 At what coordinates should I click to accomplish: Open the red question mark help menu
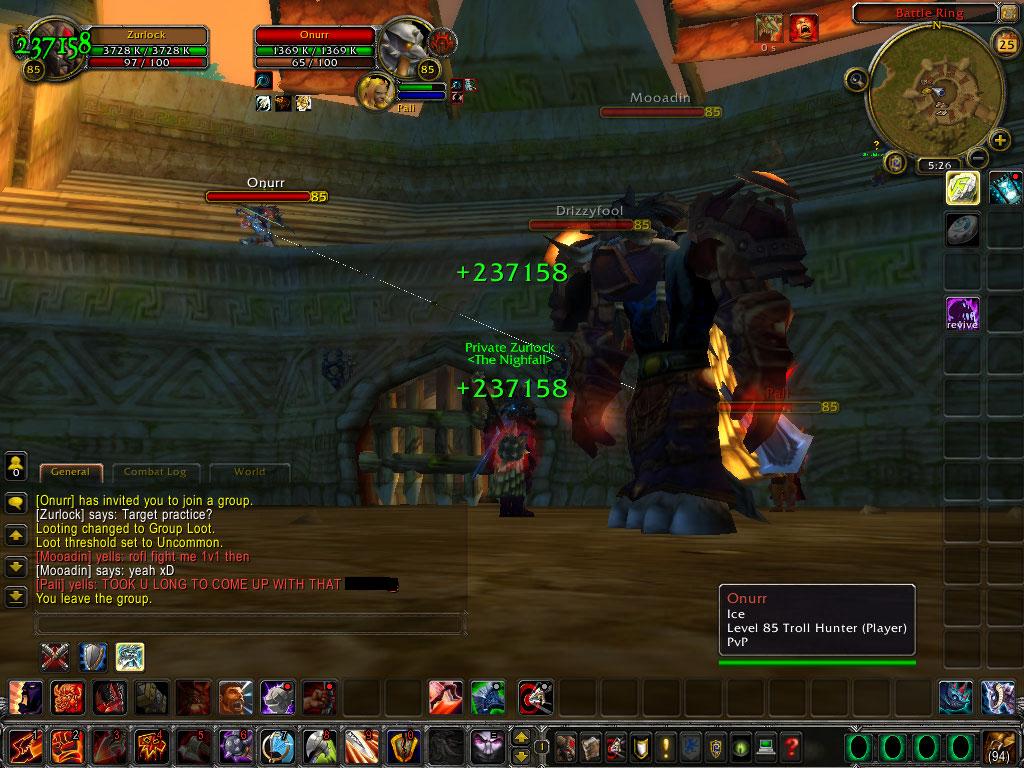coord(791,746)
